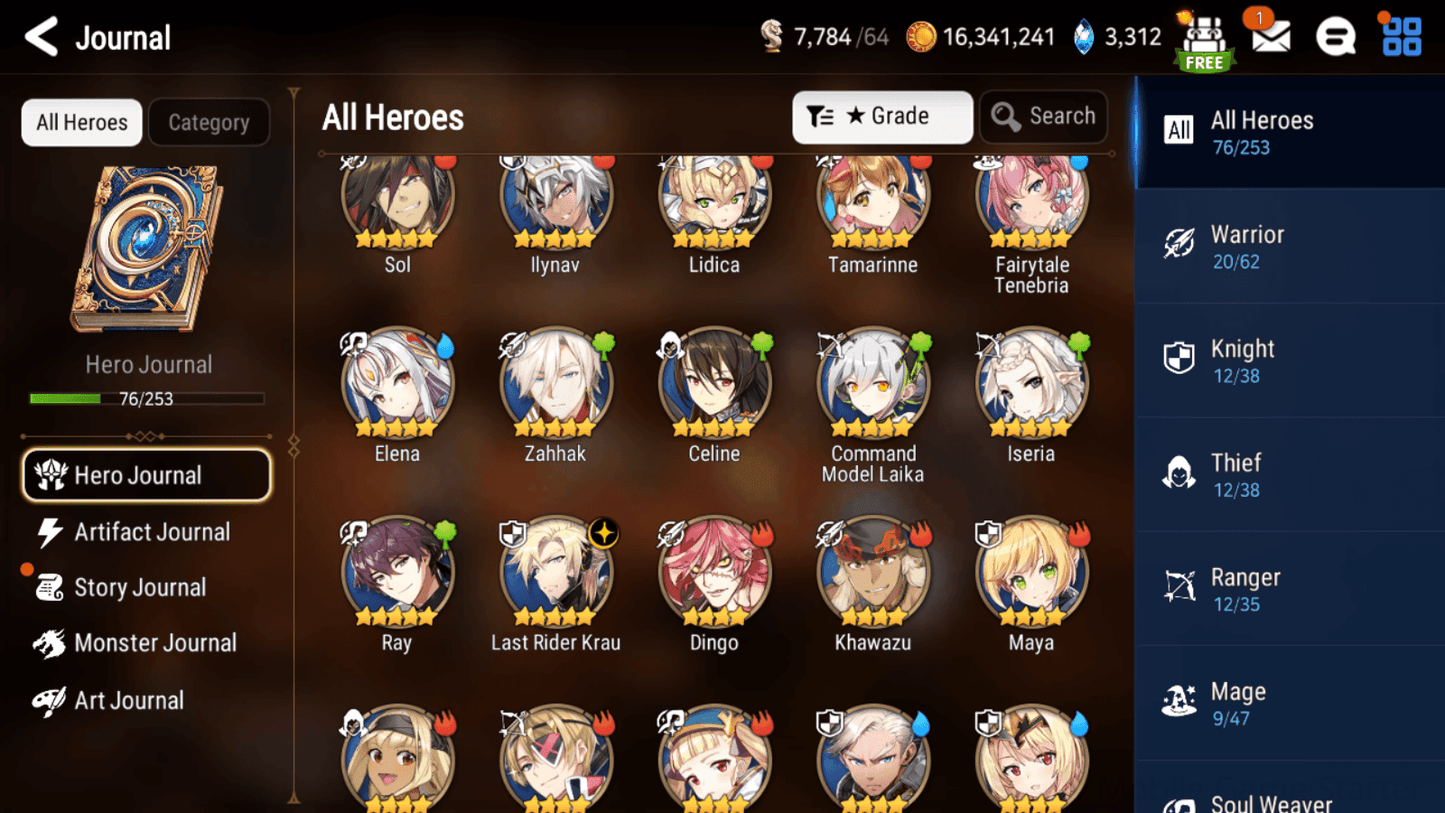Open the Mage hat filter icon
Image resolution: width=1445 pixels, height=813 pixels.
(1180, 702)
